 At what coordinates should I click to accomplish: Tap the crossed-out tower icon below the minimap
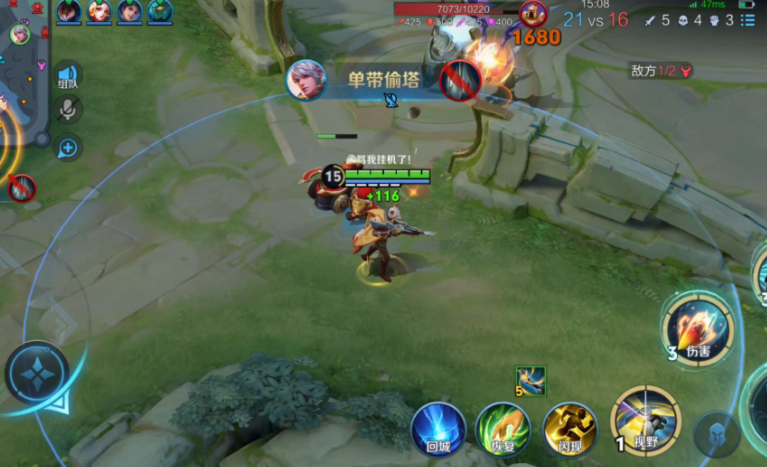coord(21,187)
